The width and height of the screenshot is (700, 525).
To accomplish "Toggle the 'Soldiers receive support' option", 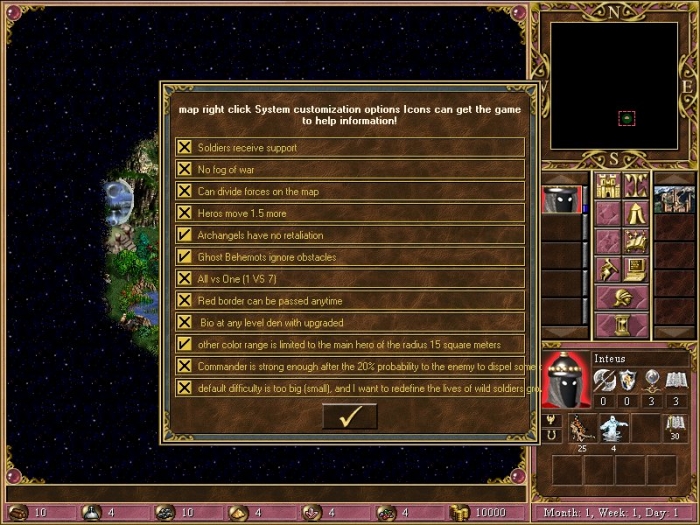I will pyautogui.click(x=185, y=147).
